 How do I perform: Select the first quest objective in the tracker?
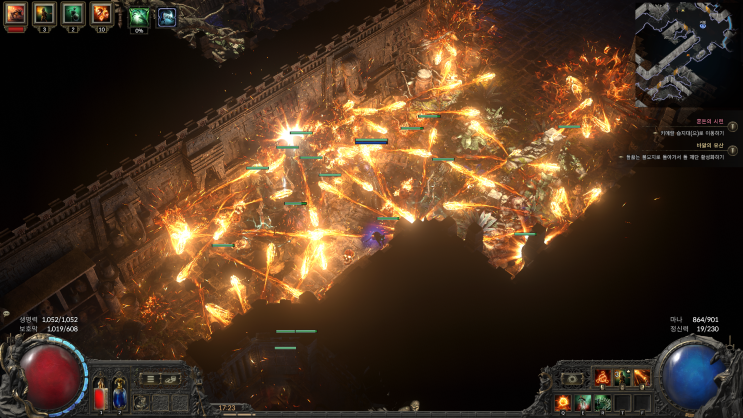689,132
